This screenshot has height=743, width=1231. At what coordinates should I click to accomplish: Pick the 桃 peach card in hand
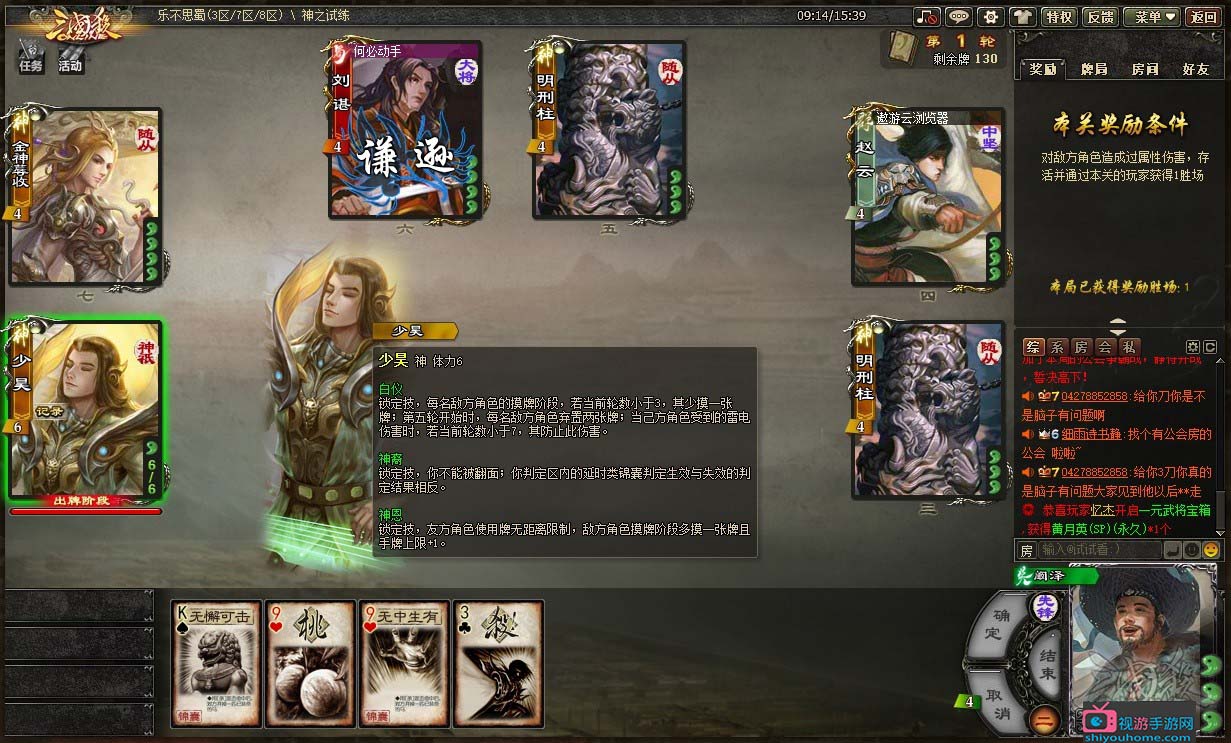point(311,663)
